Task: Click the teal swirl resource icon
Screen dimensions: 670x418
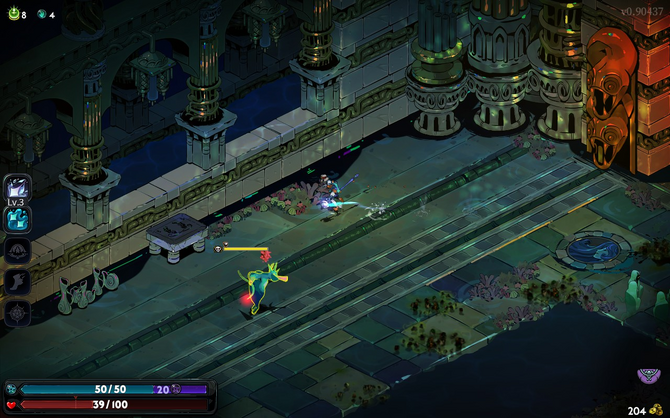Action: click(42, 15)
